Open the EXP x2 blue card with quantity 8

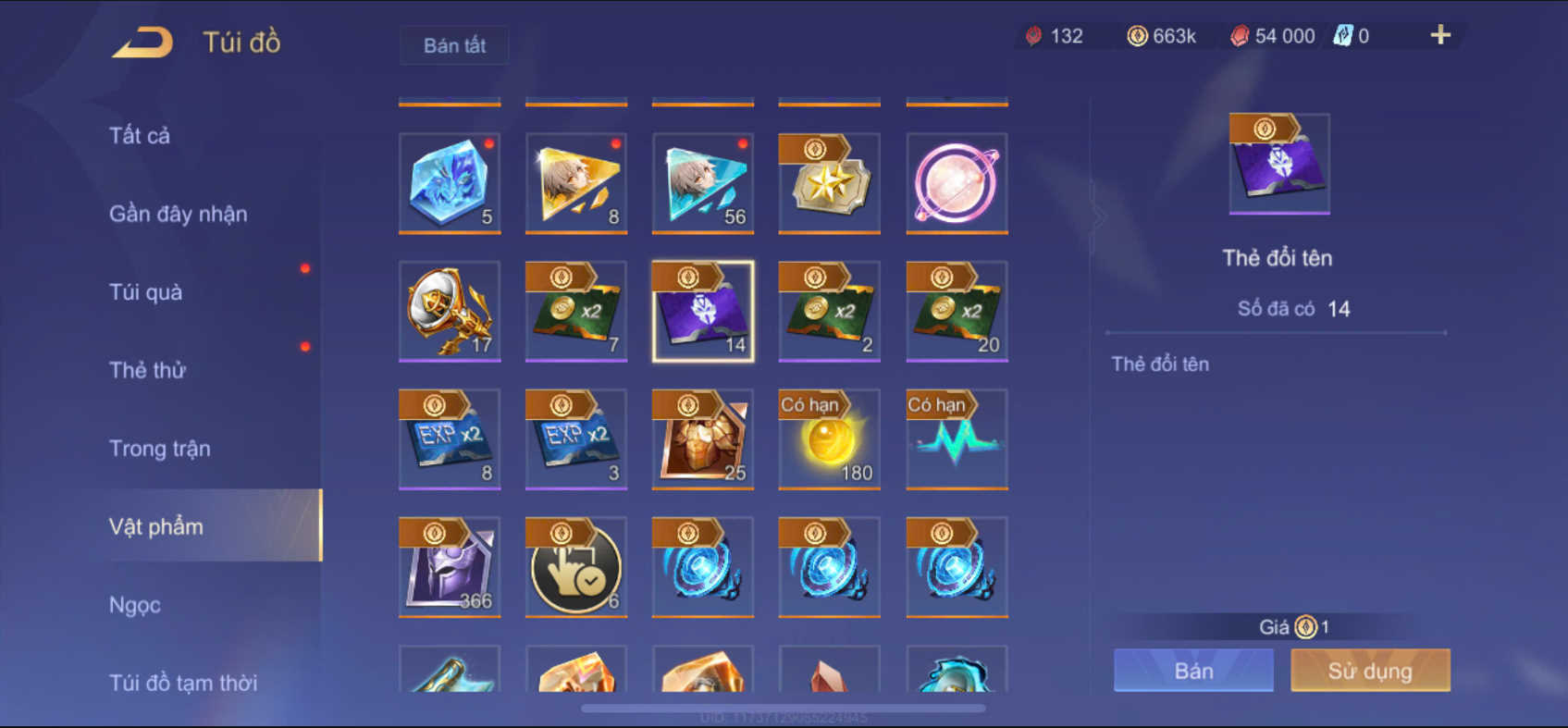pos(450,439)
